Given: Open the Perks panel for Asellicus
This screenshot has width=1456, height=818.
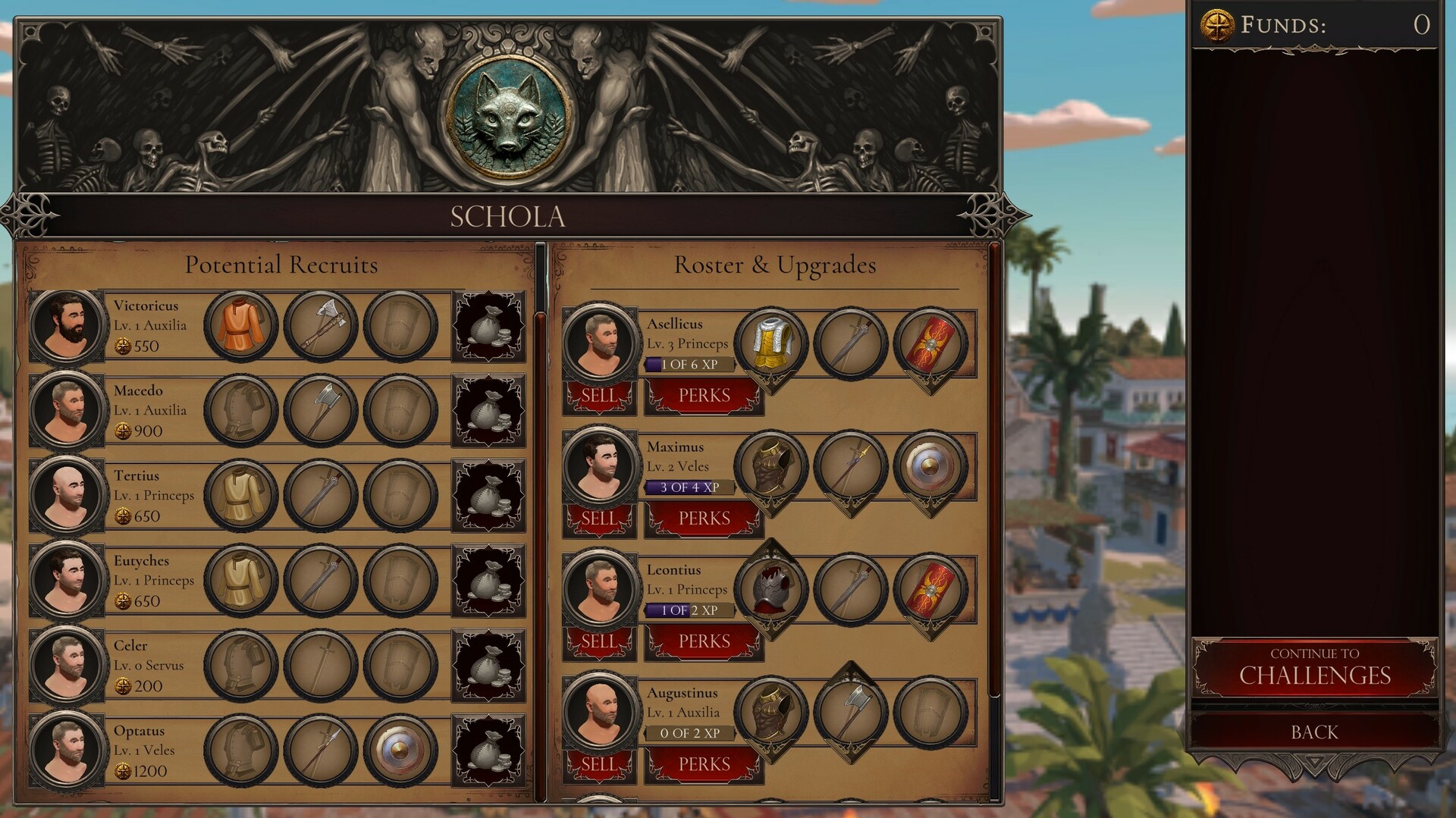Looking at the screenshot, I should tap(702, 395).
